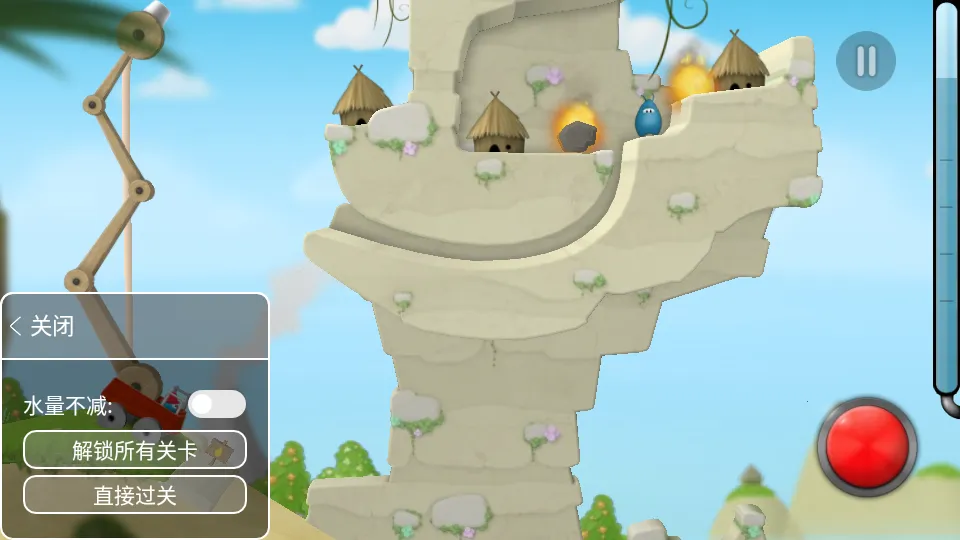960x540 pixels.
Task: Choose the 直接过关 button
Action: (x=135, y=494)
